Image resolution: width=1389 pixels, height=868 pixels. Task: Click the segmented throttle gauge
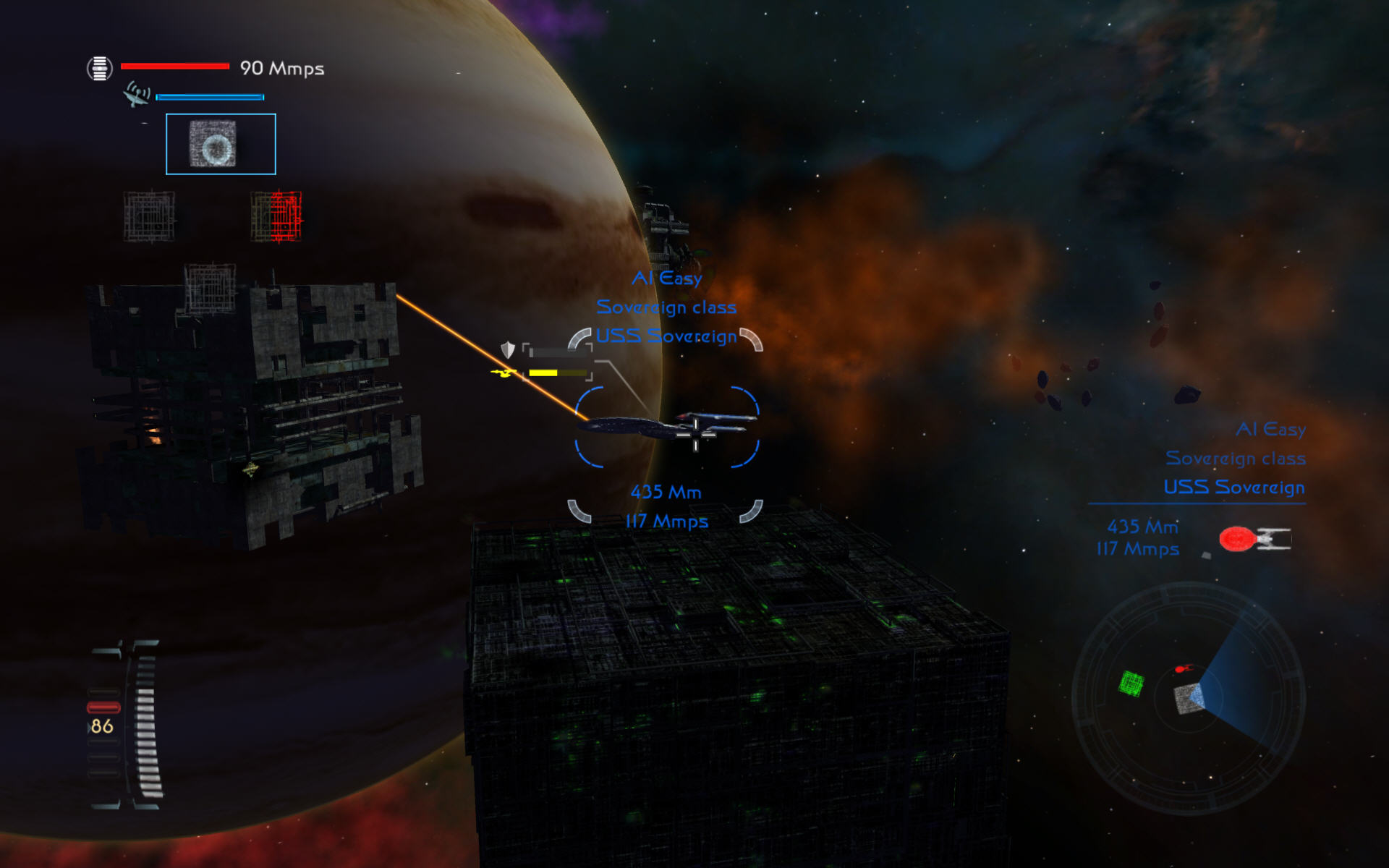tap(145, 723)
